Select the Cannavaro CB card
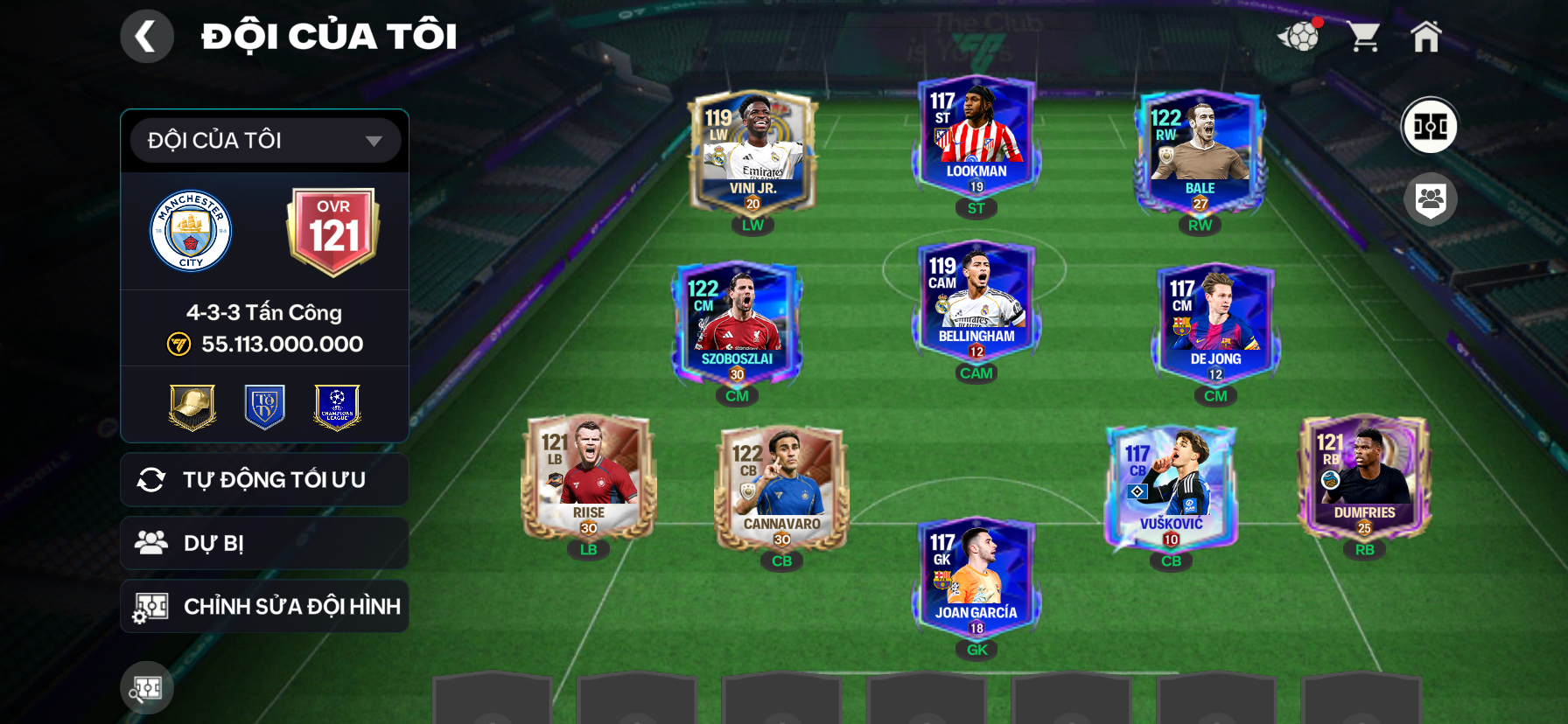Screen dimensions: 1568x724 pyautogui.click(x=782, y=490)
